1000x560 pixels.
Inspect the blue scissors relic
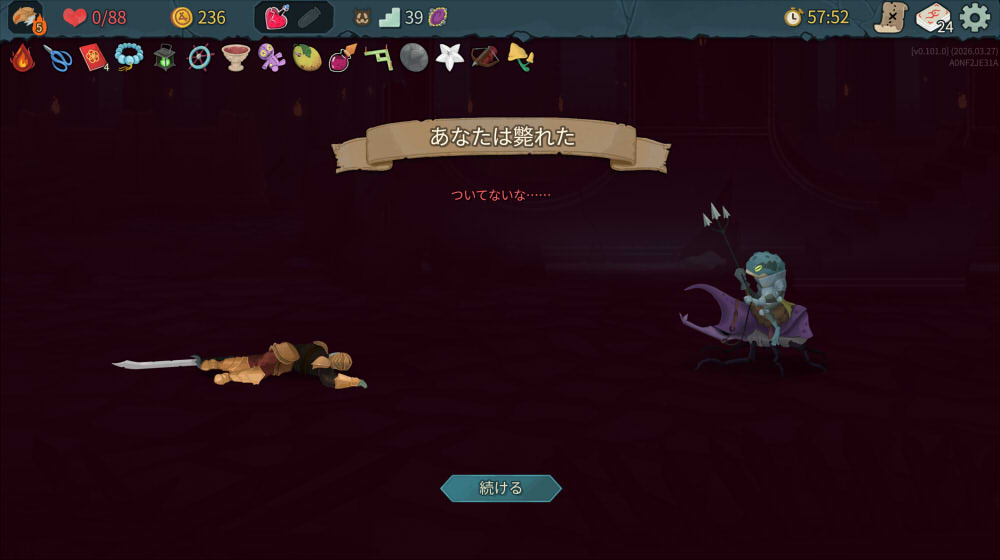[58, 58]
